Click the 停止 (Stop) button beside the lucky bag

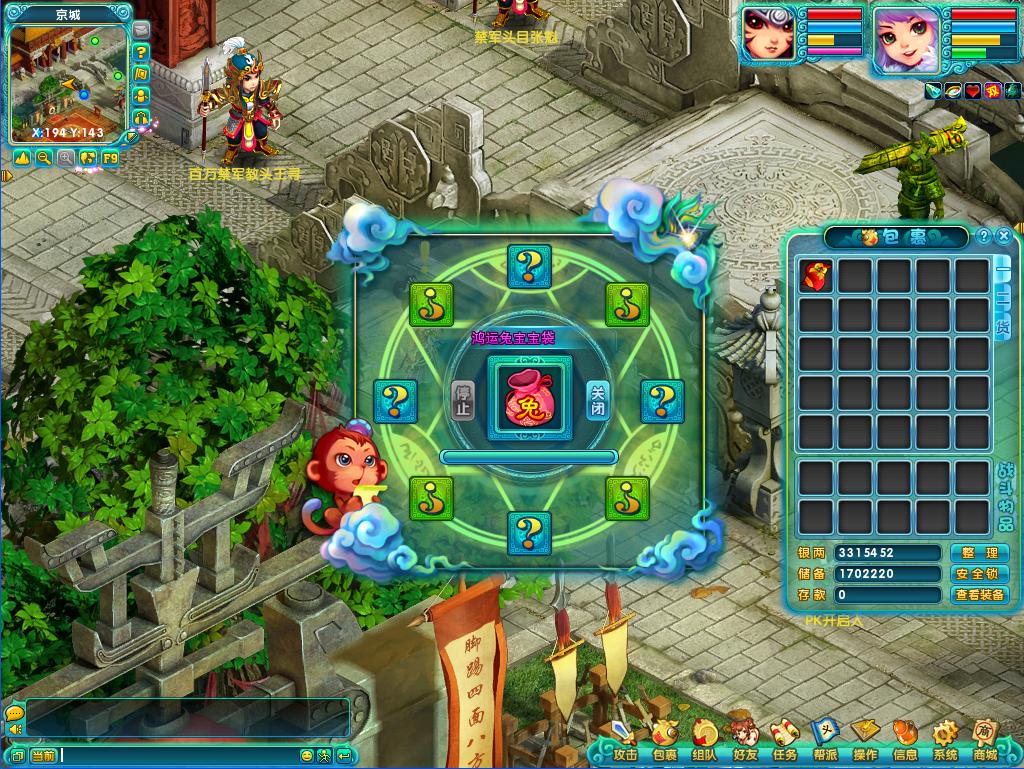point(461,400)
